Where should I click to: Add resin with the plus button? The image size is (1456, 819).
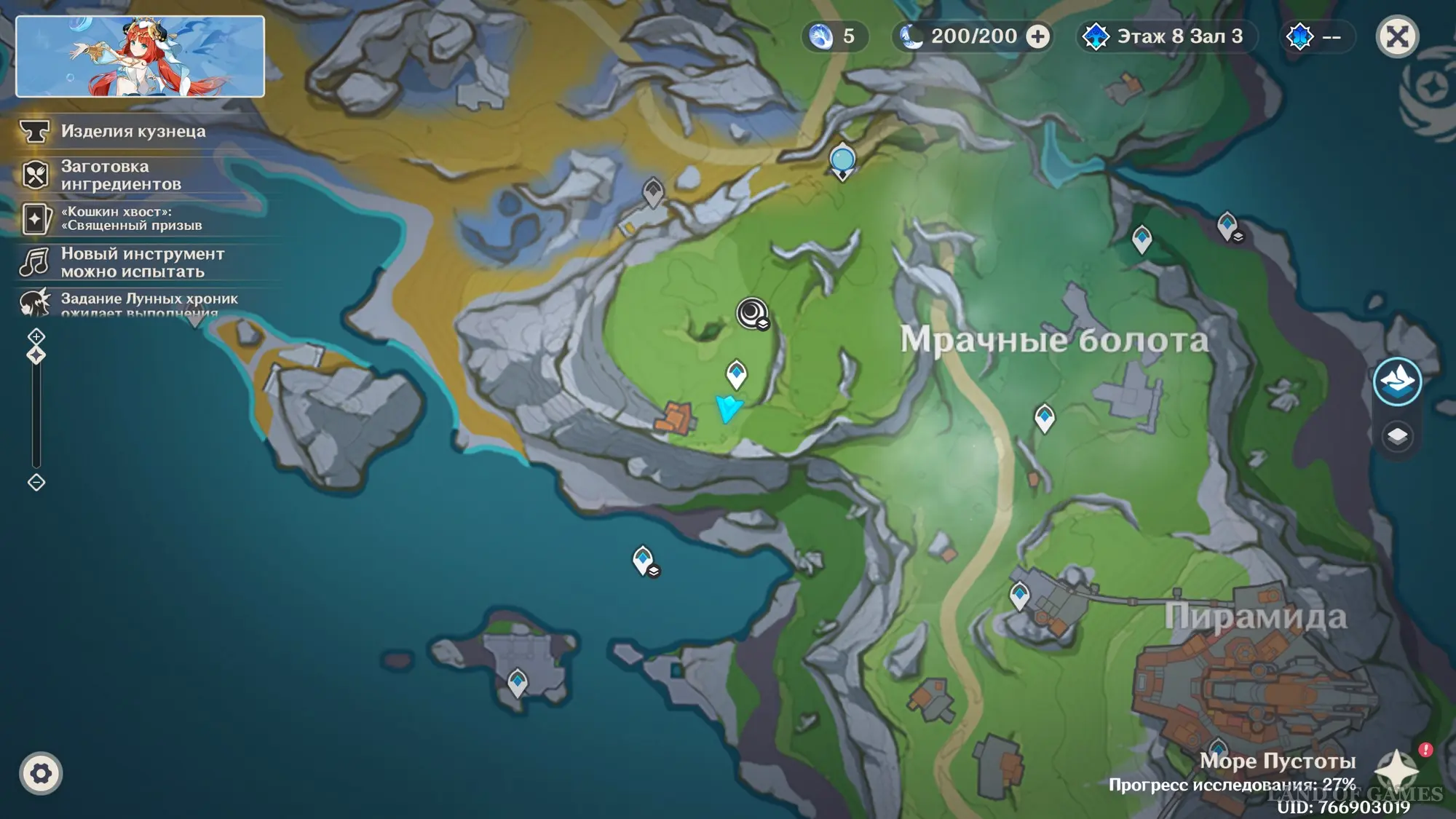click(1038, 36)
